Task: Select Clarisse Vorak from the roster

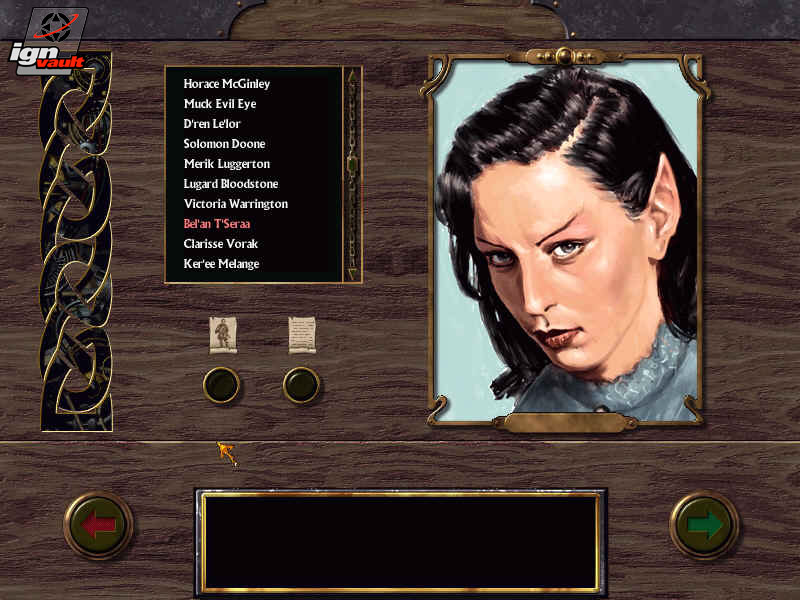Action: [x=220, y=244]
